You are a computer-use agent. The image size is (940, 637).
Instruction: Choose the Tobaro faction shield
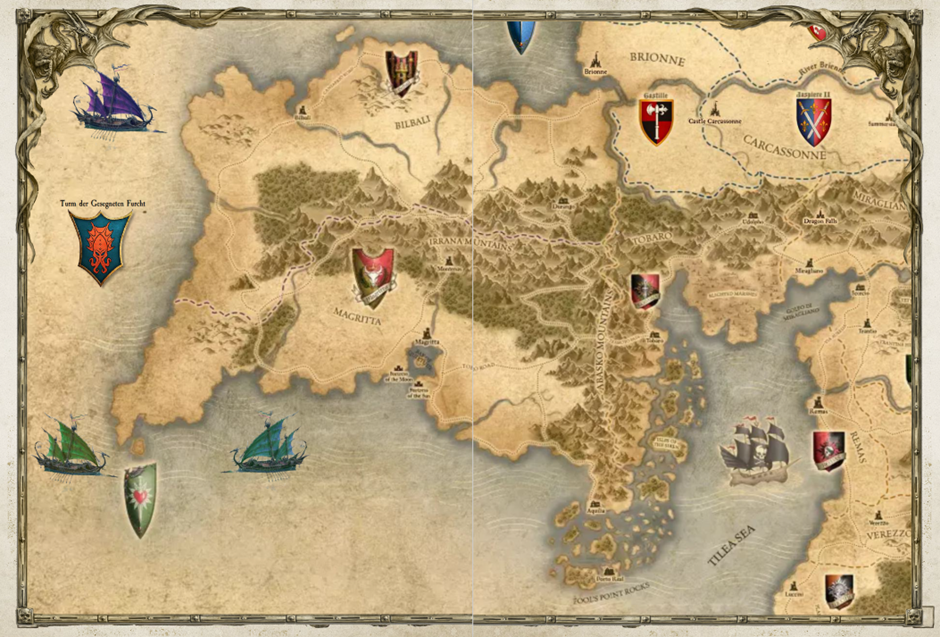[x=645, y=291]
